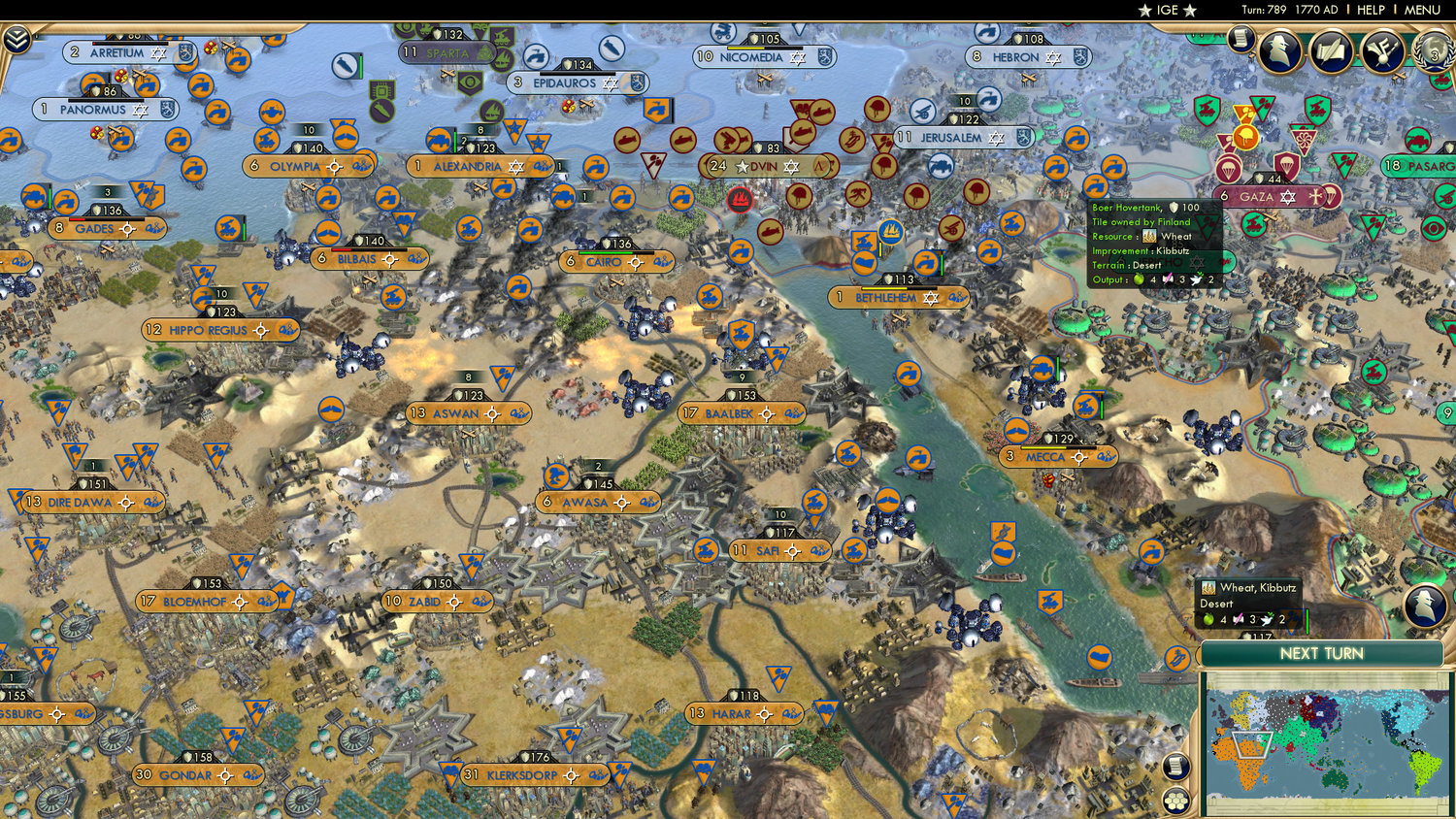Open the MENU from the top bar
1456x819 pixels.
[x=1422, y=10]
